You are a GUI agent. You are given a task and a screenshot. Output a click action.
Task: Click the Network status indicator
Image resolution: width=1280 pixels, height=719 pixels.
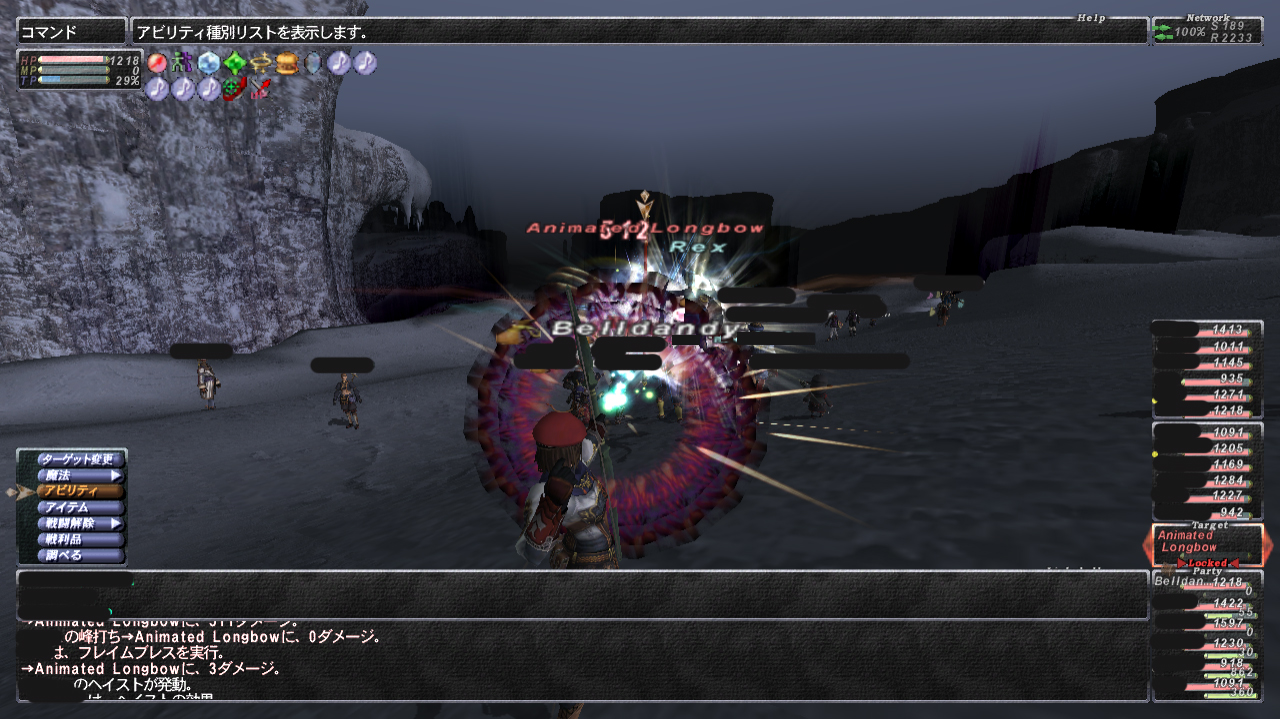coord(1207,31)
